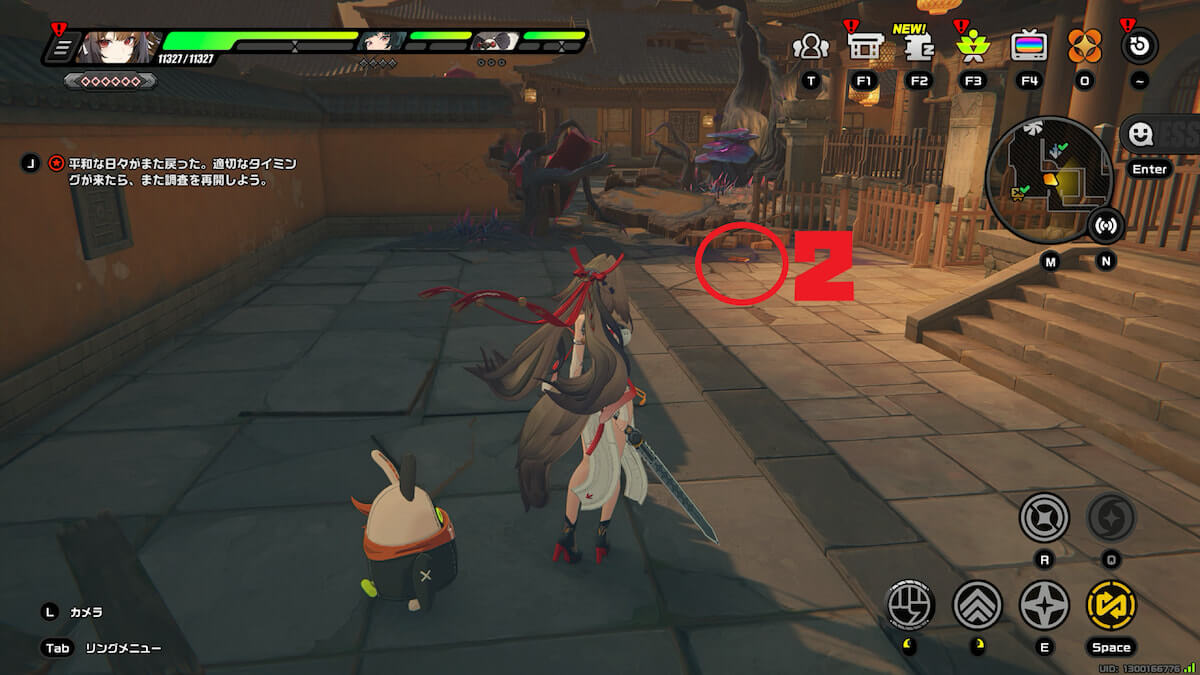Click the circular arrow icon with red alert

1139,46
